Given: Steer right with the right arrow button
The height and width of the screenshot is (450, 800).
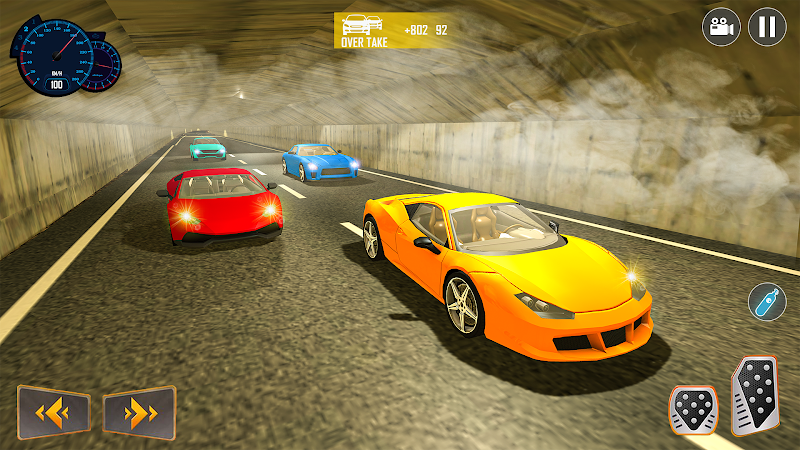Looking at the screenshot, I should [x=139, y=411].
